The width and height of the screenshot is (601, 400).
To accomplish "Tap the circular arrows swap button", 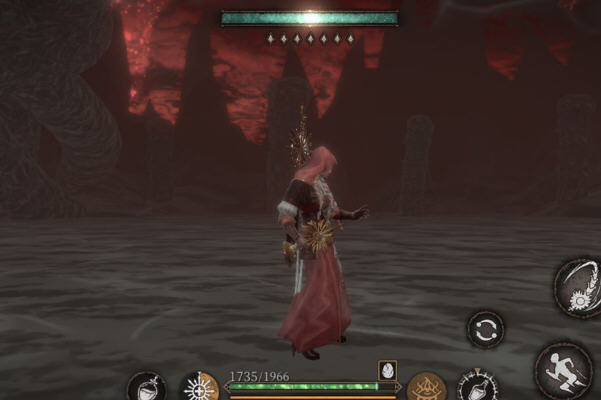I will pyautogui.click(x=485, y=330).
